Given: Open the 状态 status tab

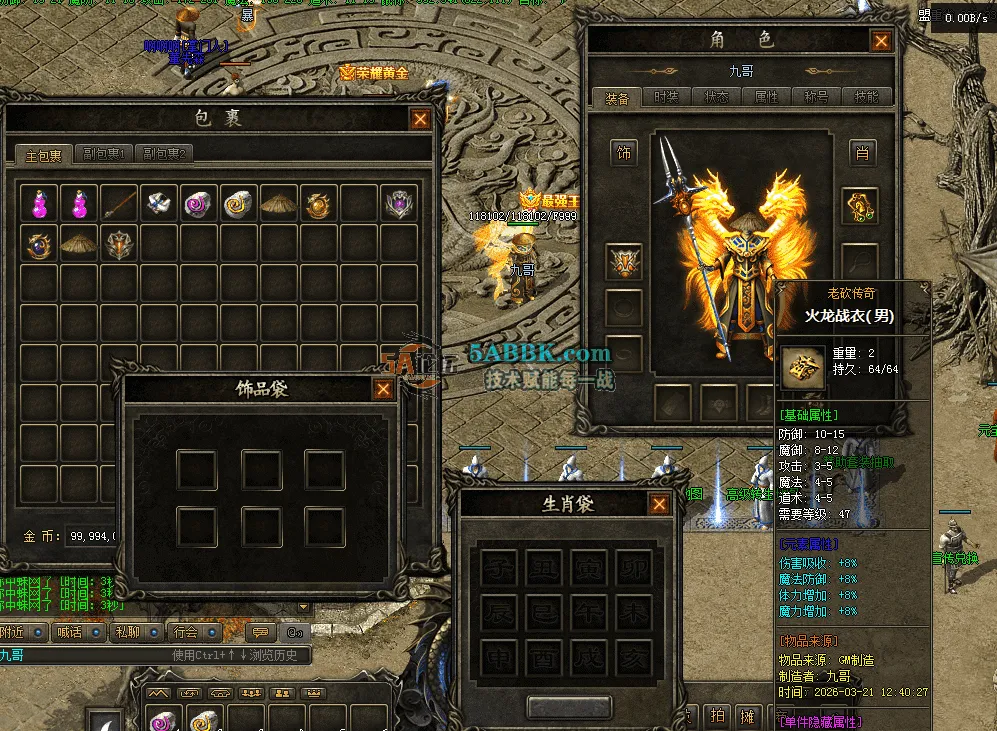Looking at the screenshot, I should 716,97.
